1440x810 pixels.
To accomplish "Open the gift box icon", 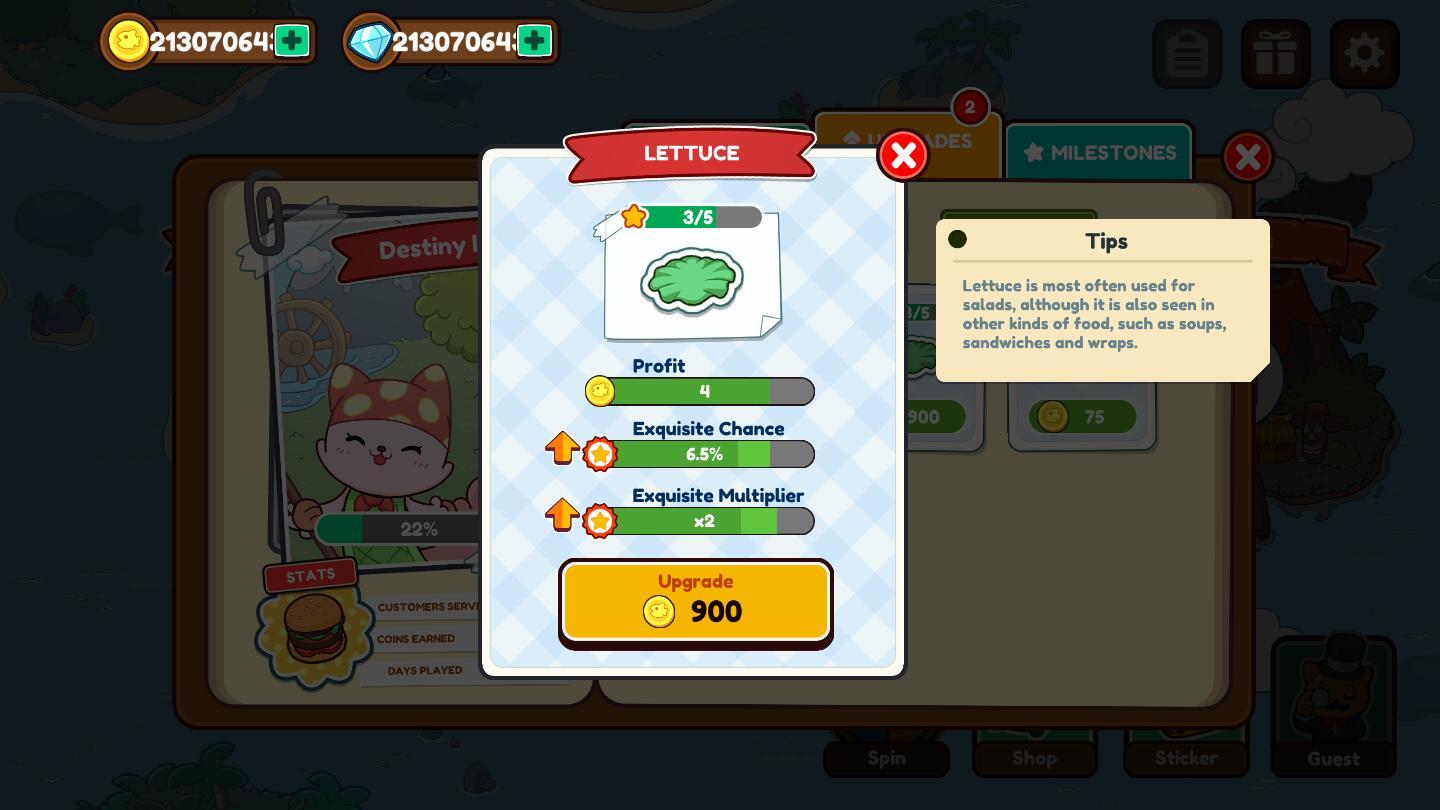I will point(1276,53).
